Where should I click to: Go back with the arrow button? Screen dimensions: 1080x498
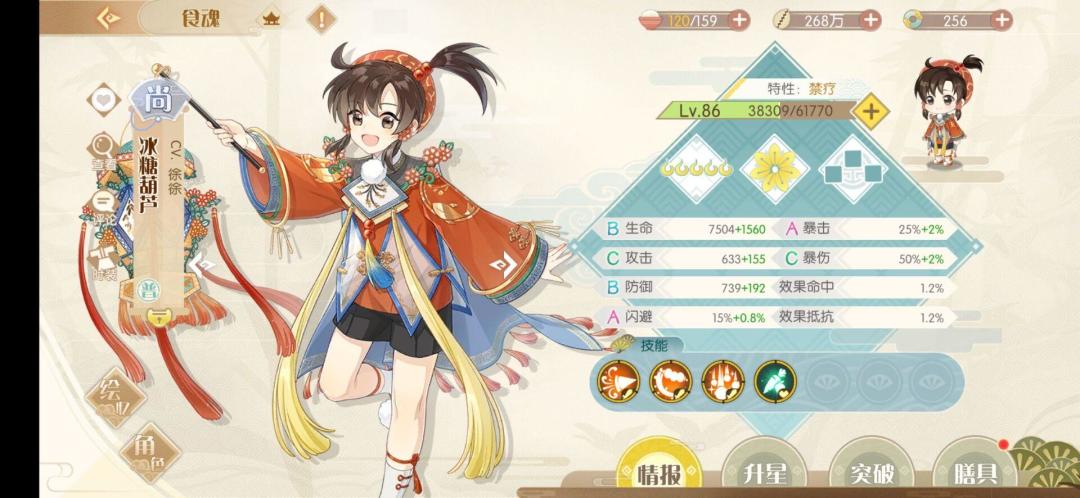[108, 18]
